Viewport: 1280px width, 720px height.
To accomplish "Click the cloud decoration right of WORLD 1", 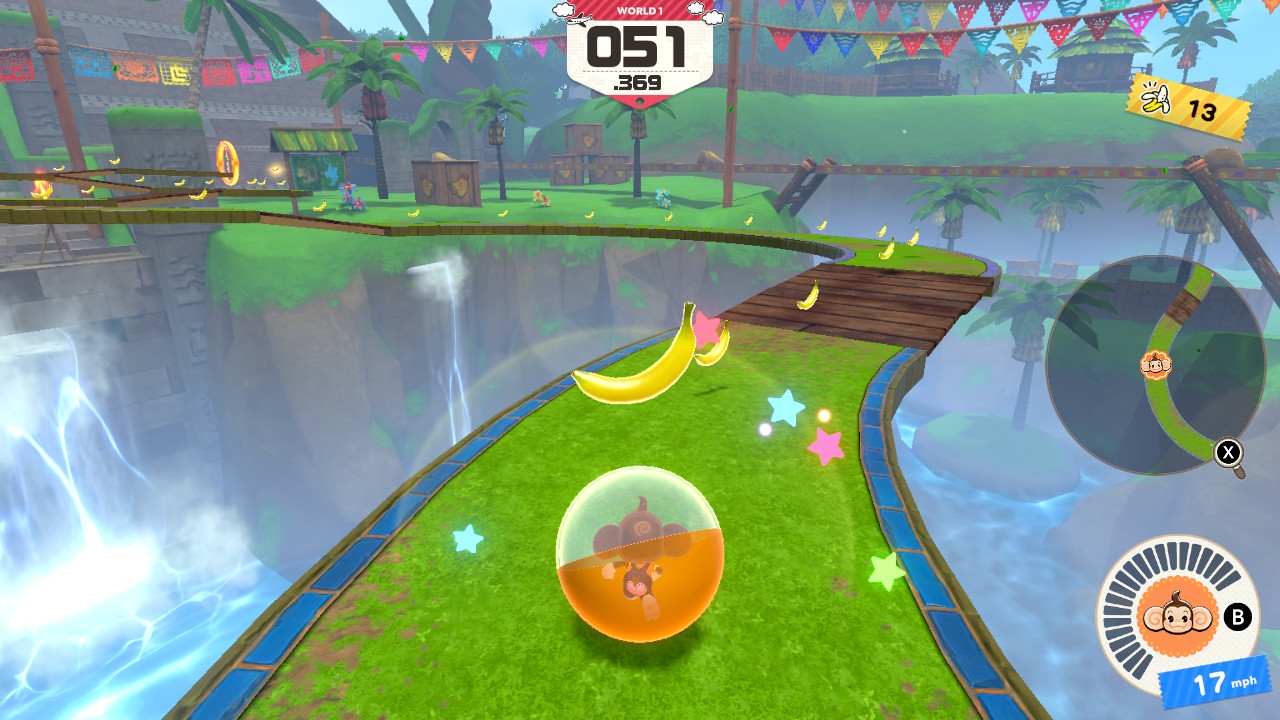I will click(x=696, y=8).
